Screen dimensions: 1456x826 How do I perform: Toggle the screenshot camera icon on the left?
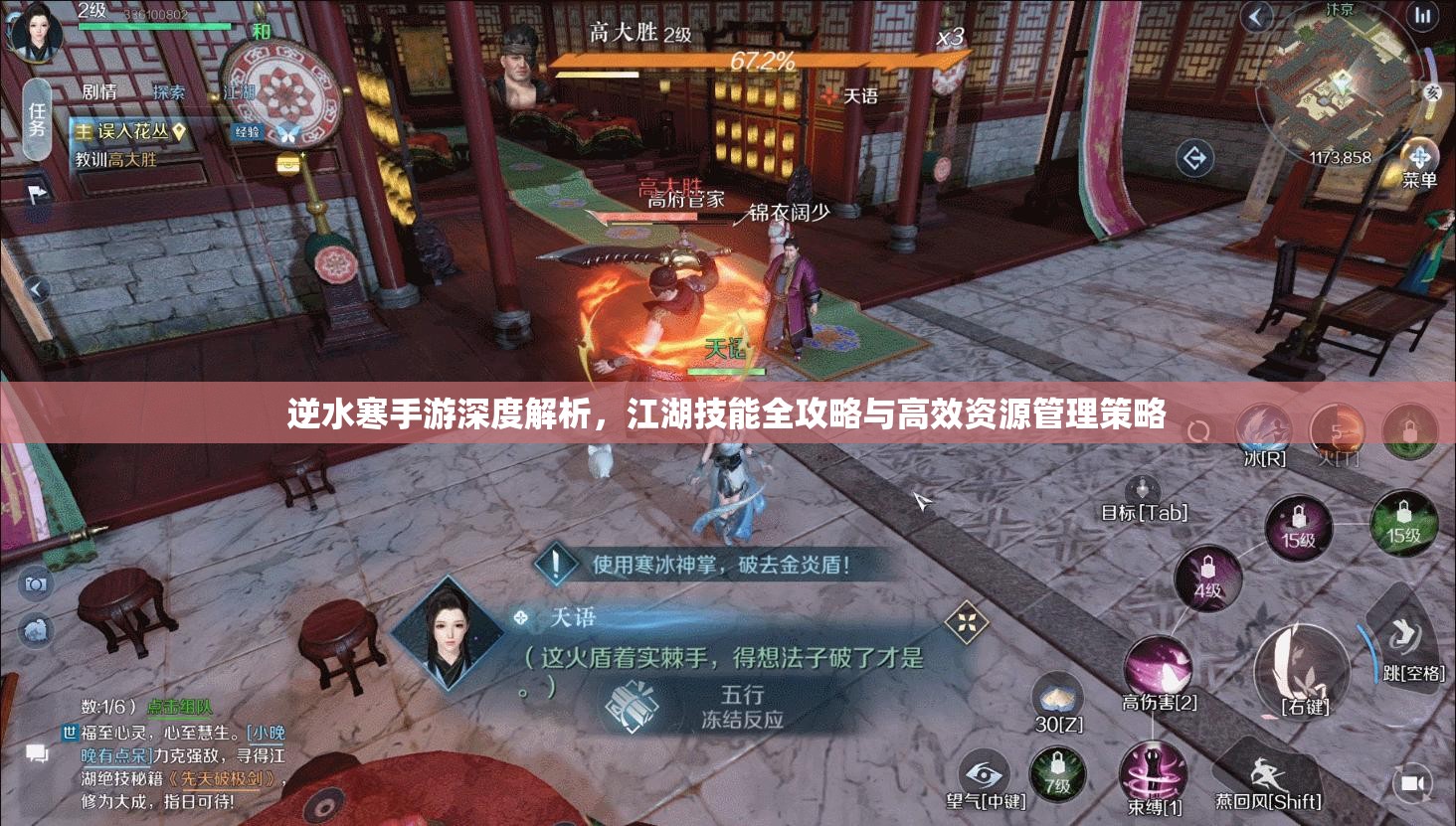point(36,584)
